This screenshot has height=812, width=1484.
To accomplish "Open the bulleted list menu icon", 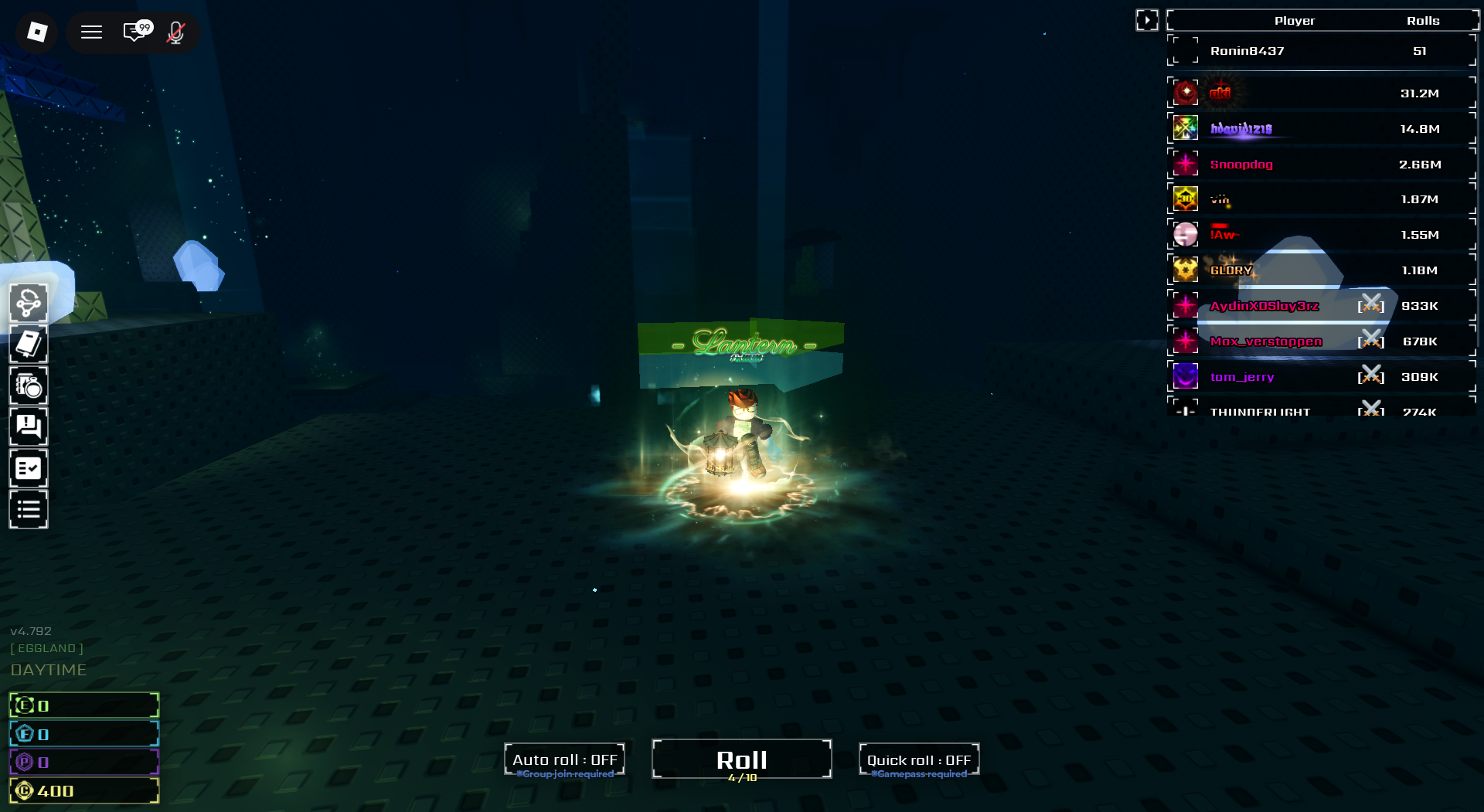I will [x=29, y=510].
